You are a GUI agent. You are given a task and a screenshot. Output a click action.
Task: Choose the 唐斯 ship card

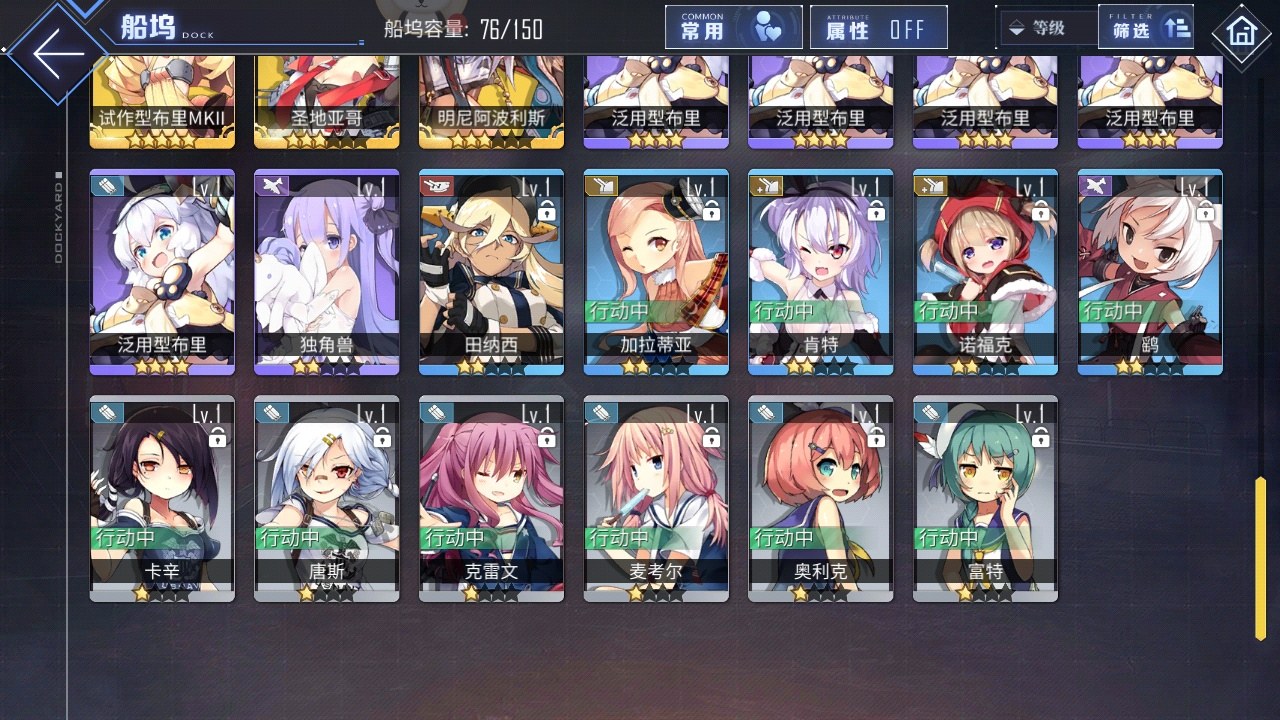326,498
